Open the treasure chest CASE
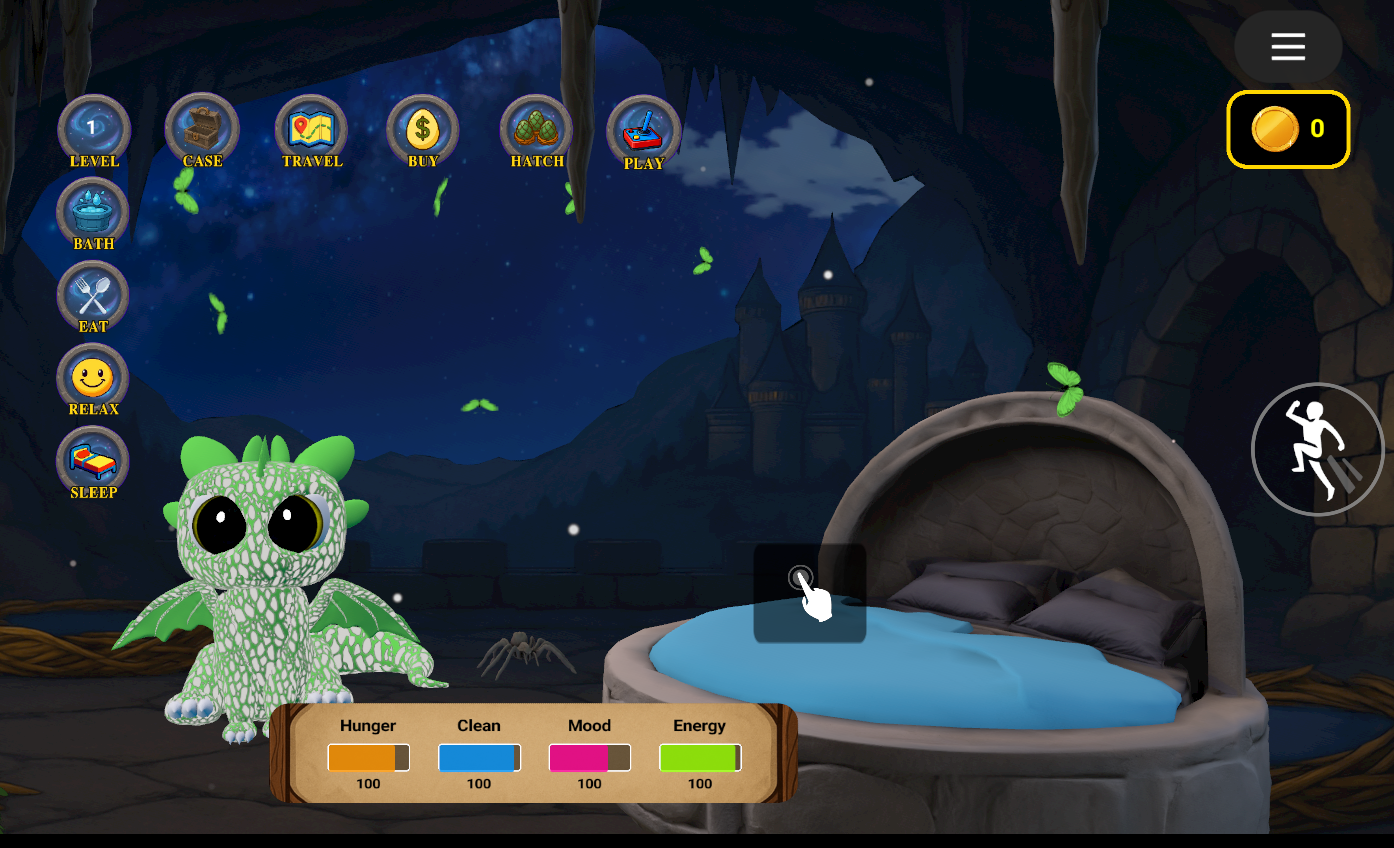 point(202,129)
